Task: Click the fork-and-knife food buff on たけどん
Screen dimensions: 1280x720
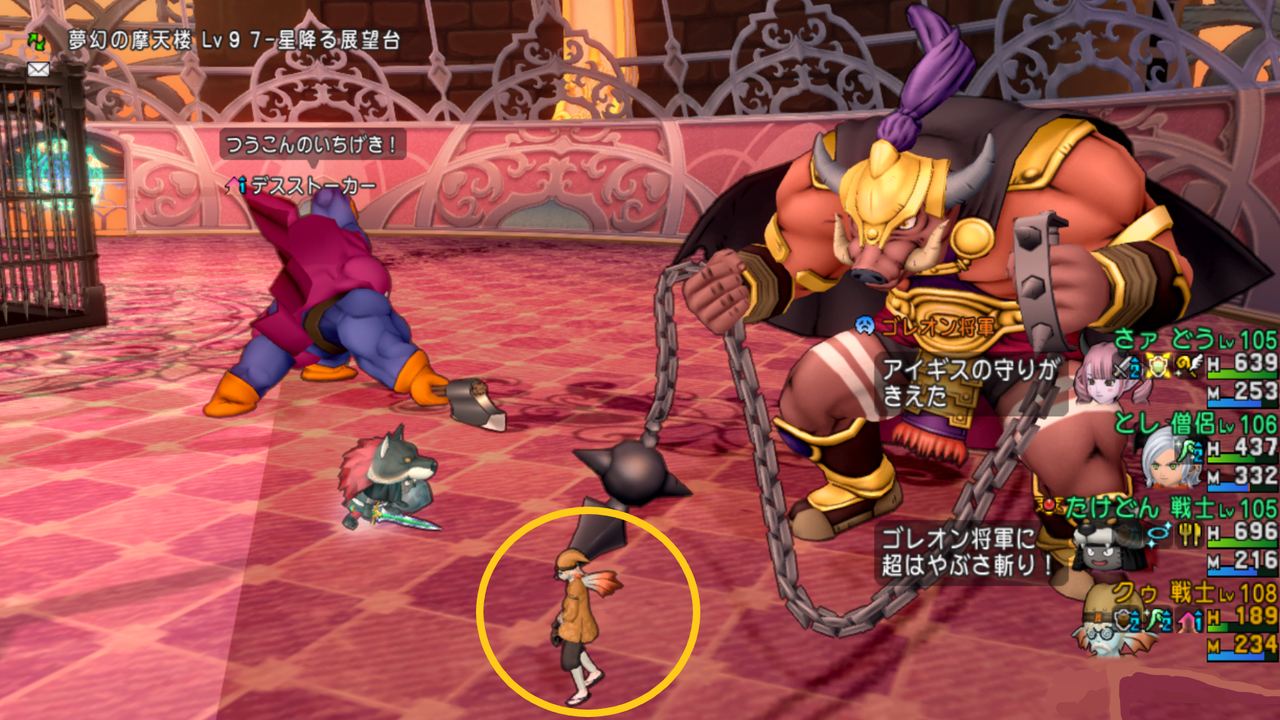Action: (x=1188, y=534)
